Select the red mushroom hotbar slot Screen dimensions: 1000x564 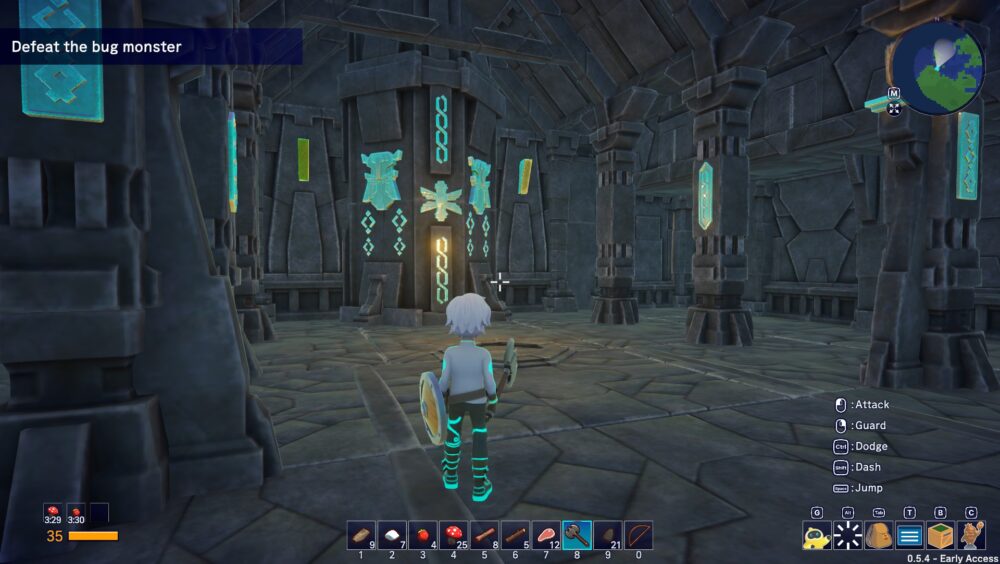tap(453, 535)
